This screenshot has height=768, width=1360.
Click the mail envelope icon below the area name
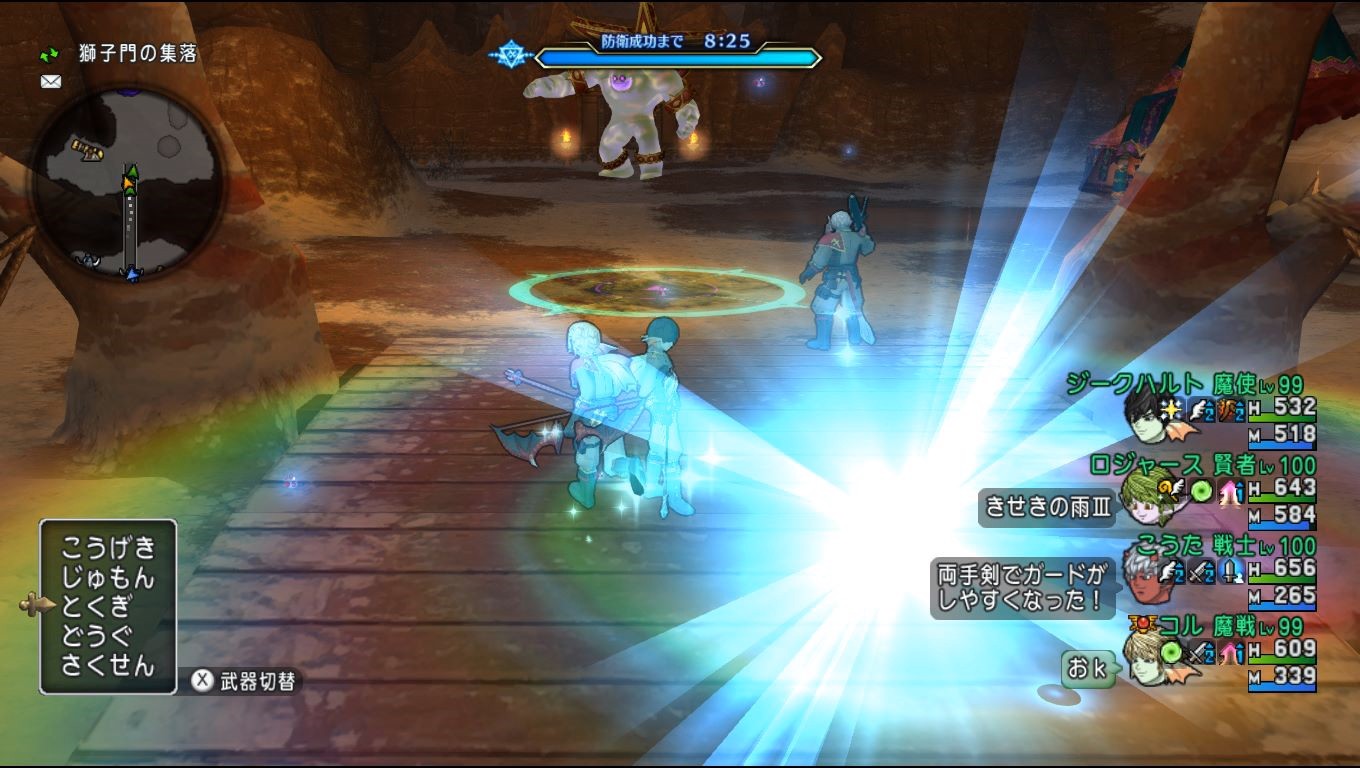tap(49, 81)
